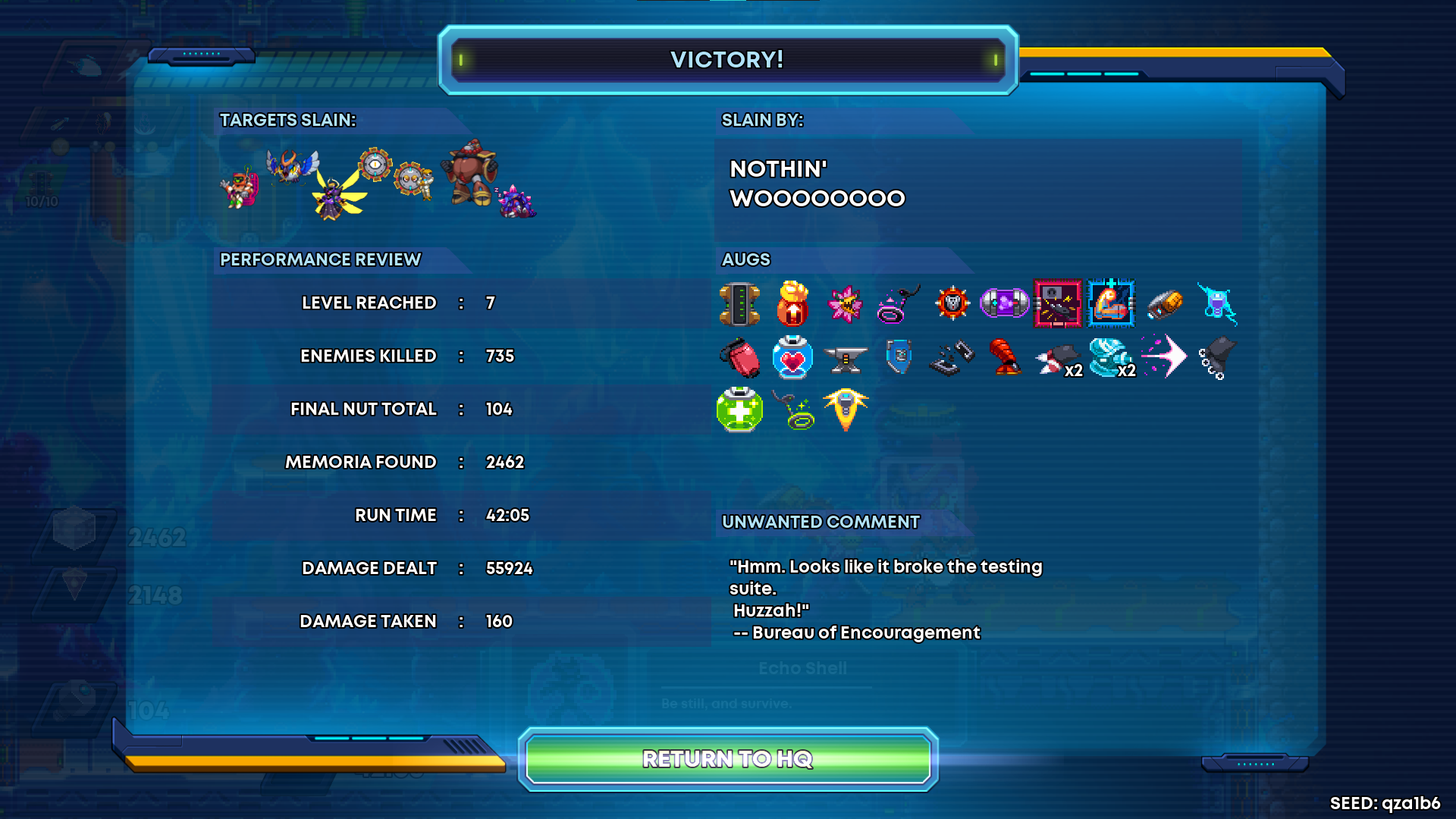The width and height of the screenshot is (1456, 819).
Task: Return to HQ from the victory screen
Action: pyautogui.click(x=728, y=758)
